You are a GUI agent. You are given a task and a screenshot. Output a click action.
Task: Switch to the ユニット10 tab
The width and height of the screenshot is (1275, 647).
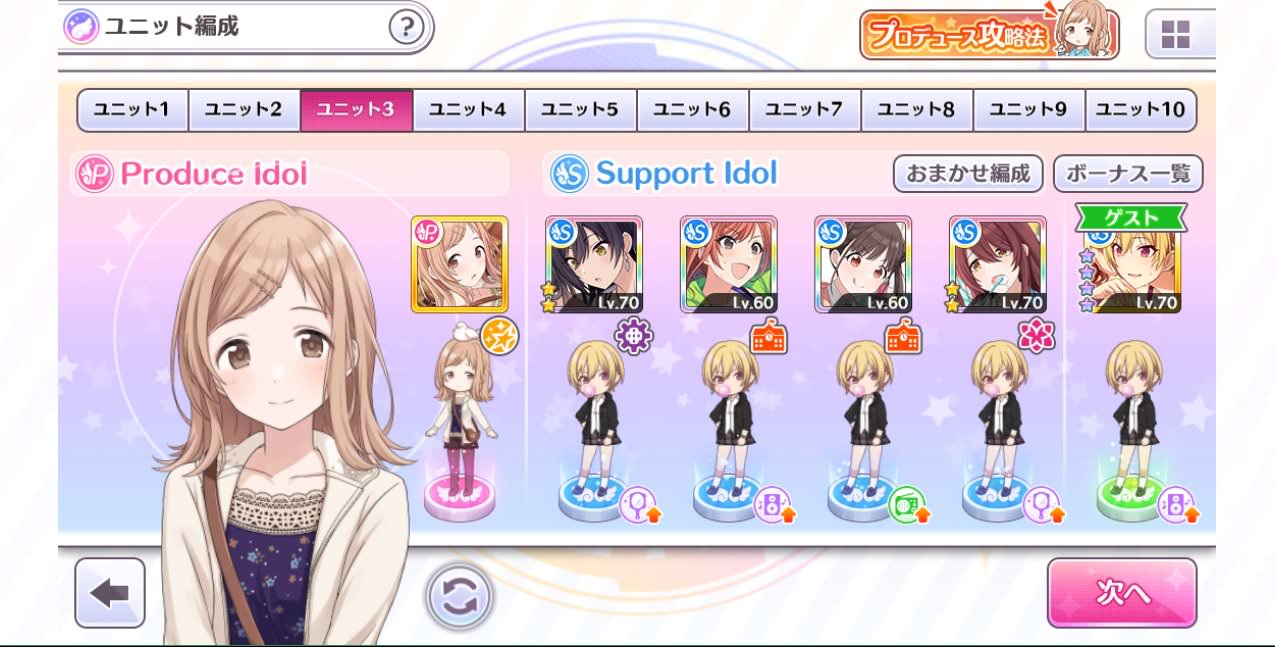(x=1140, y=110)
